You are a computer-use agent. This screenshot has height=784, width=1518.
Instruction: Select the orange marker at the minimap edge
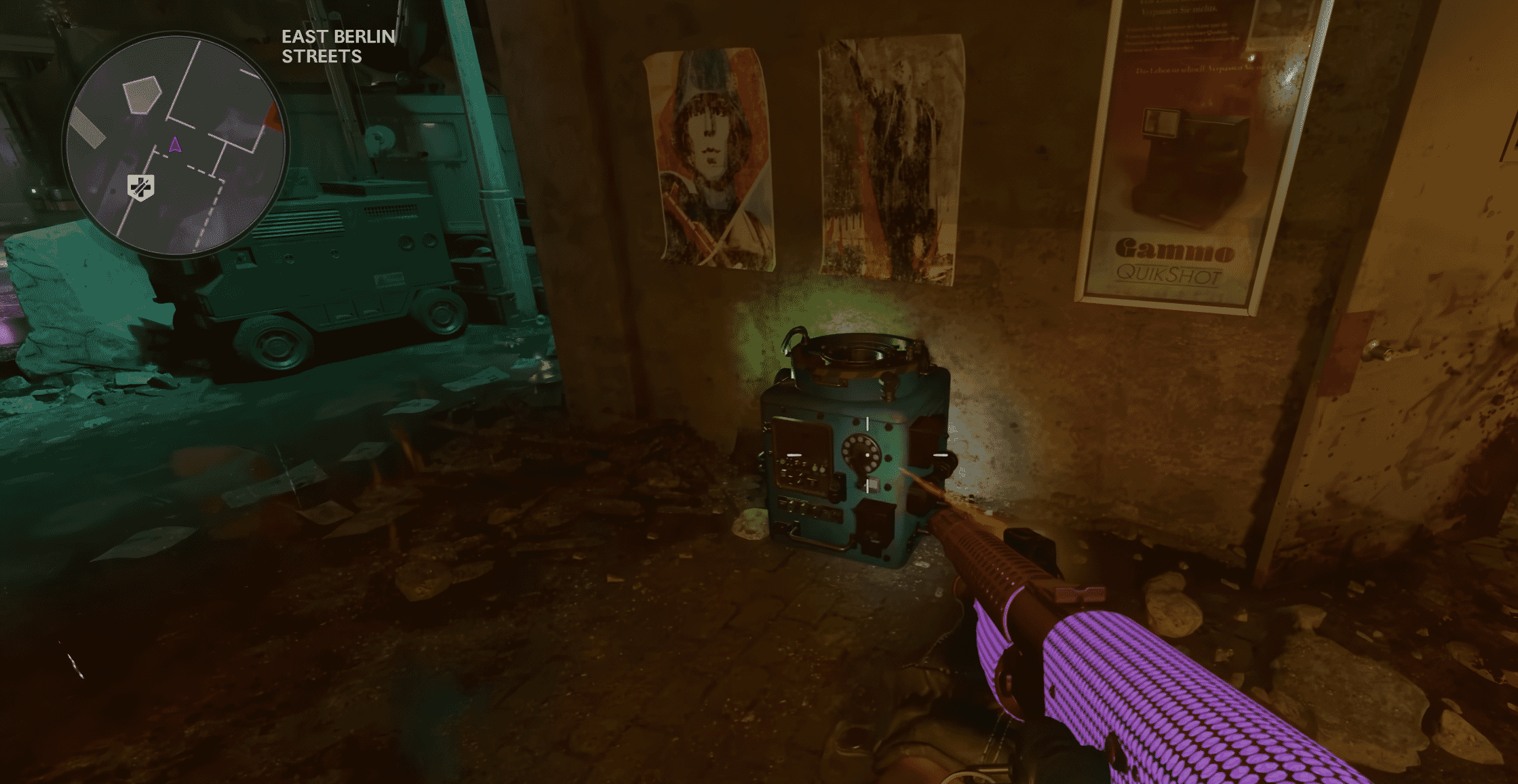click(274, 118)
